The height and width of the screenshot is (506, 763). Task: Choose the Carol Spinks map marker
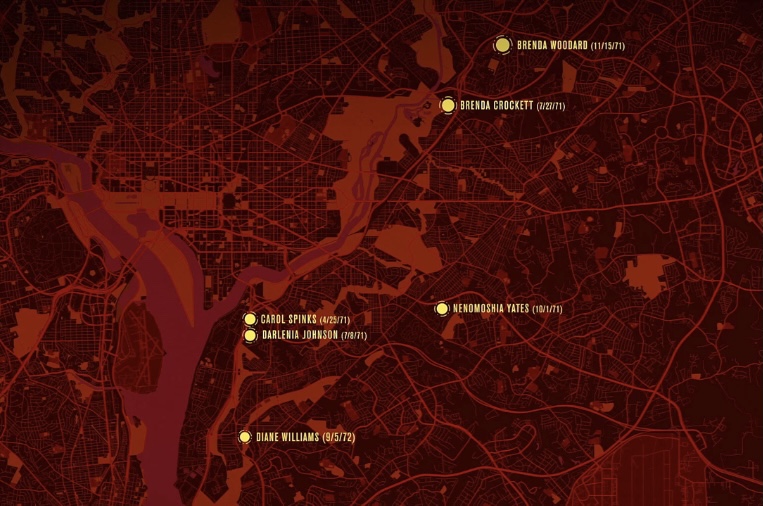(250, 319)
